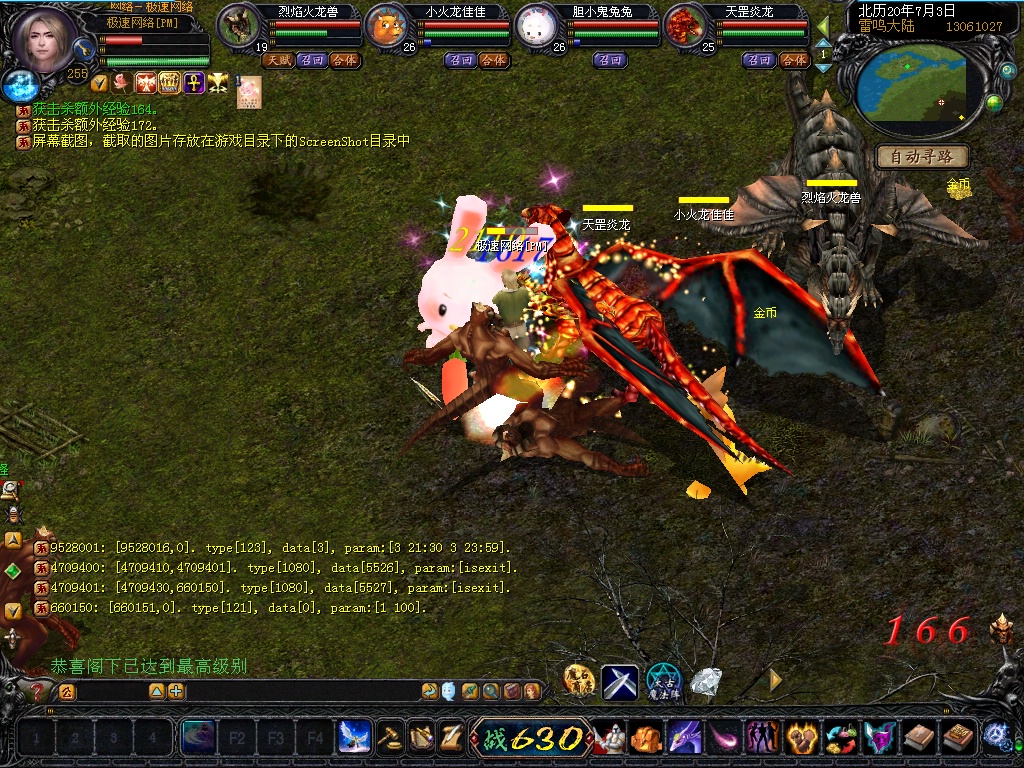Click the pink rabbit card buff icon
The height and width of the screenshot is (768, 1024).
[x=249, y=92]
